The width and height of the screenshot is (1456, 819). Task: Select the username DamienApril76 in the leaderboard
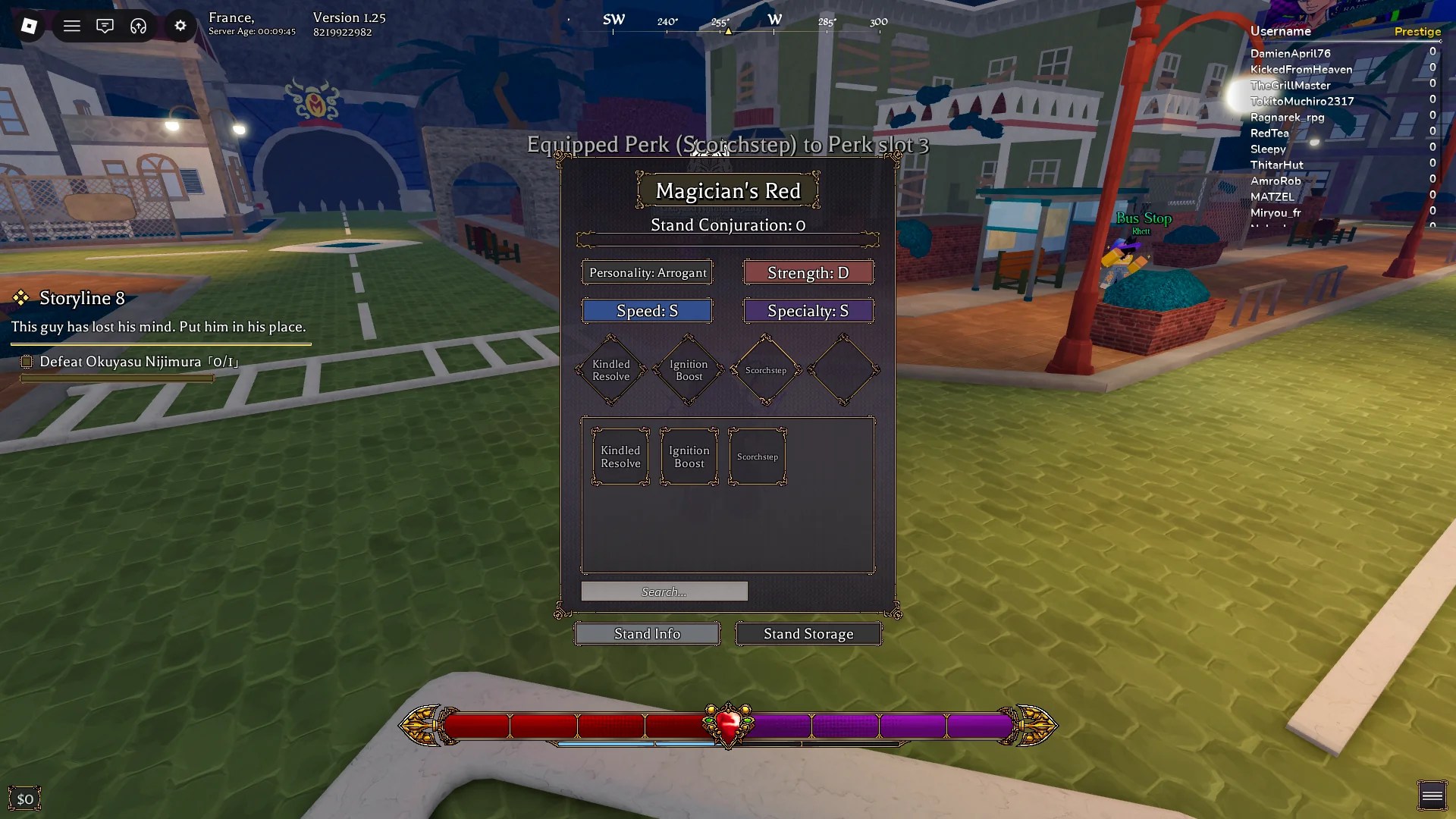tap(1289, 53)
